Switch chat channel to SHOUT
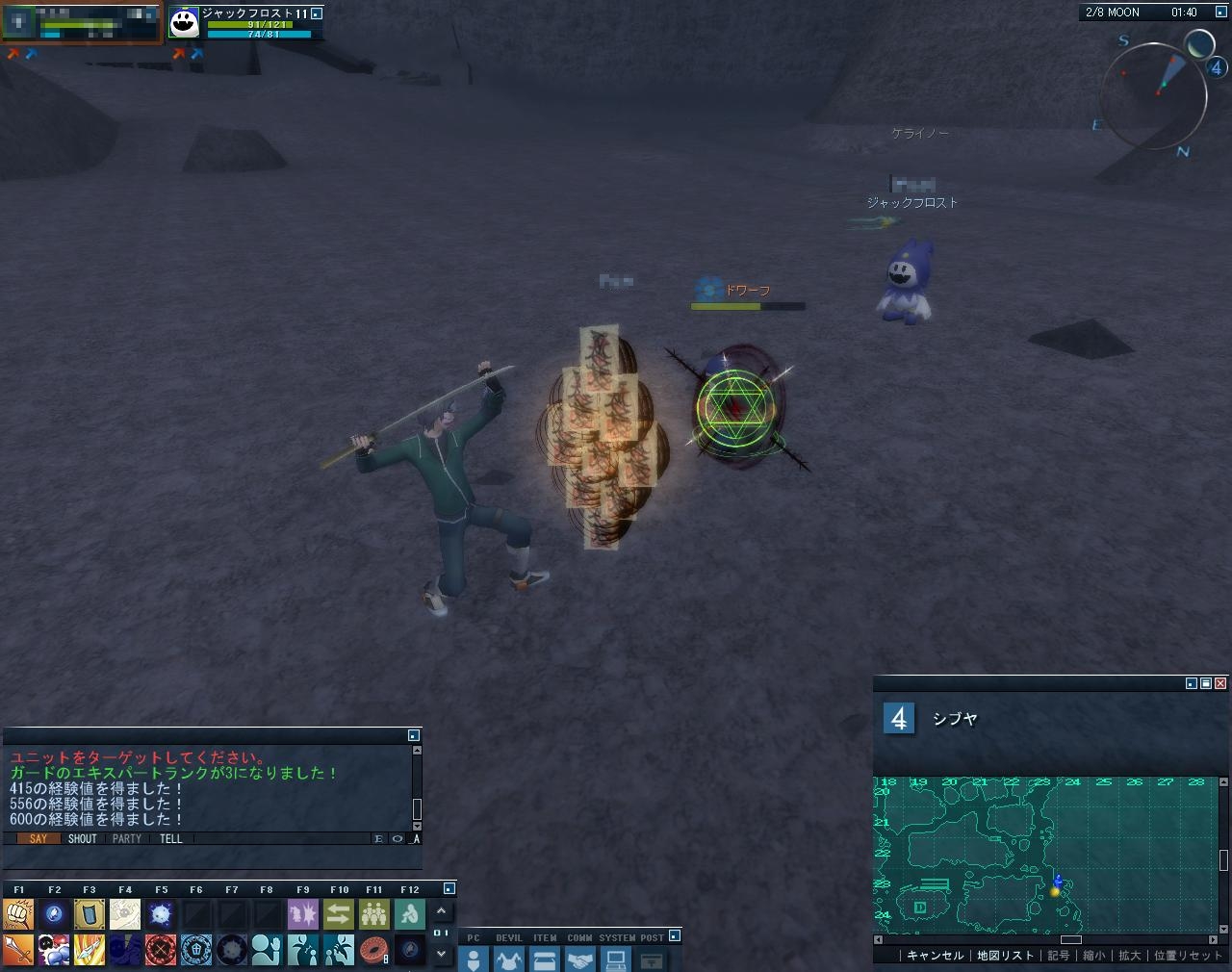Image resolution: width=1232 pixels, height=972 pixels. [x=82, y=839]
